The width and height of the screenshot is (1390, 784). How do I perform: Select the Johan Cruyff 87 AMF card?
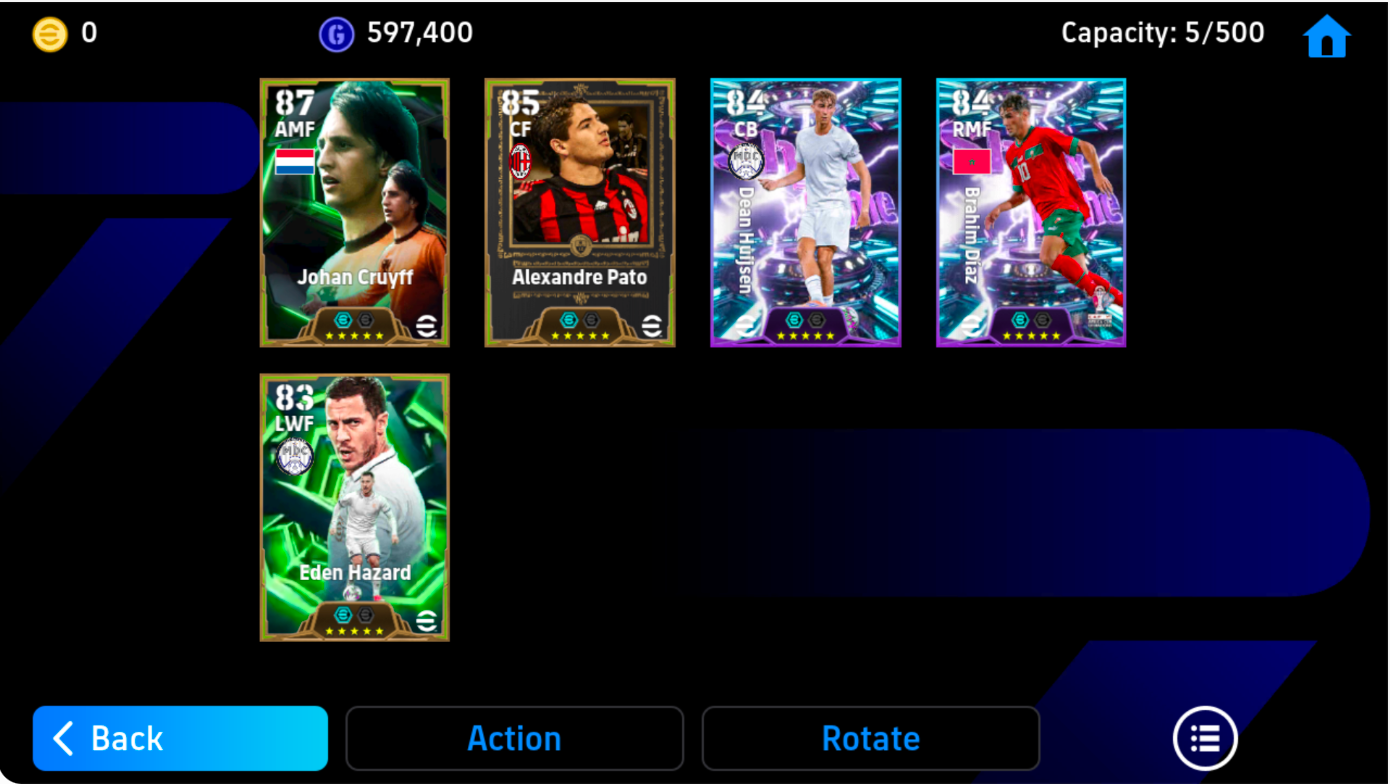point(355,212)
